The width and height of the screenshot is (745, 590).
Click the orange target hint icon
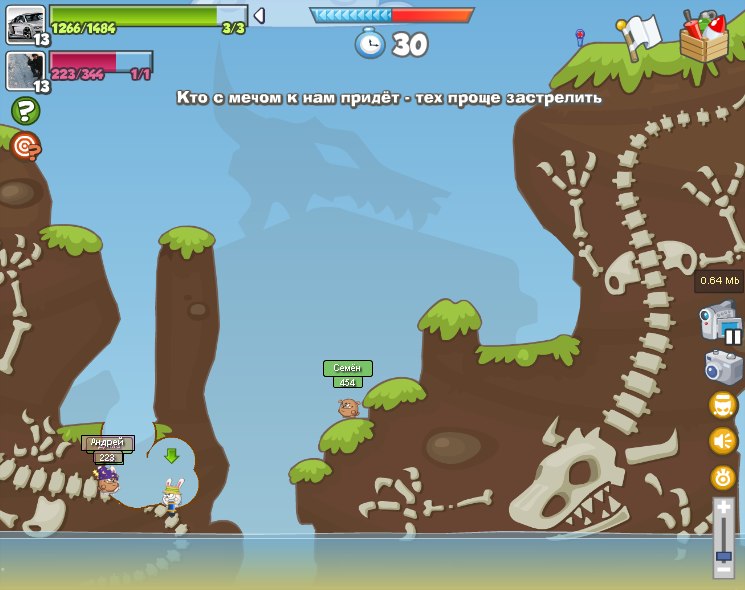tap(25, 146)
